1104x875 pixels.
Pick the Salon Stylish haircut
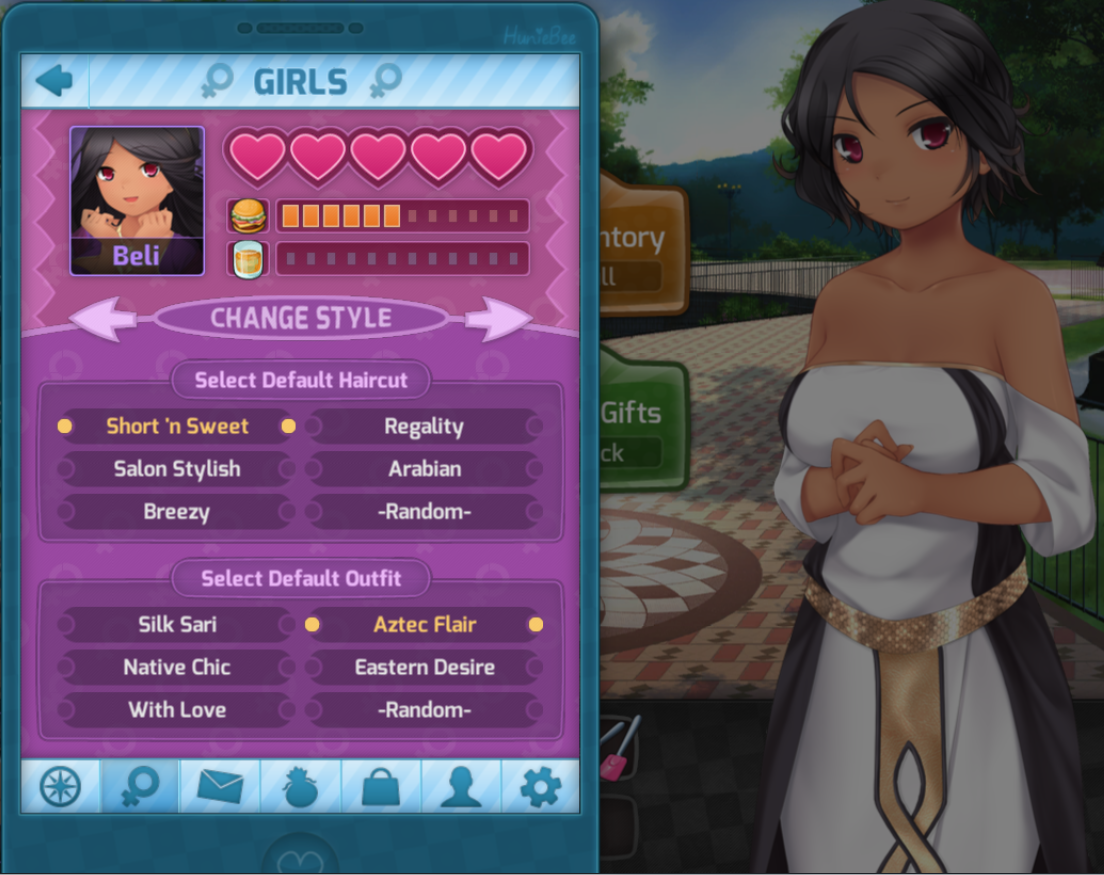click(x=177, y=469)
